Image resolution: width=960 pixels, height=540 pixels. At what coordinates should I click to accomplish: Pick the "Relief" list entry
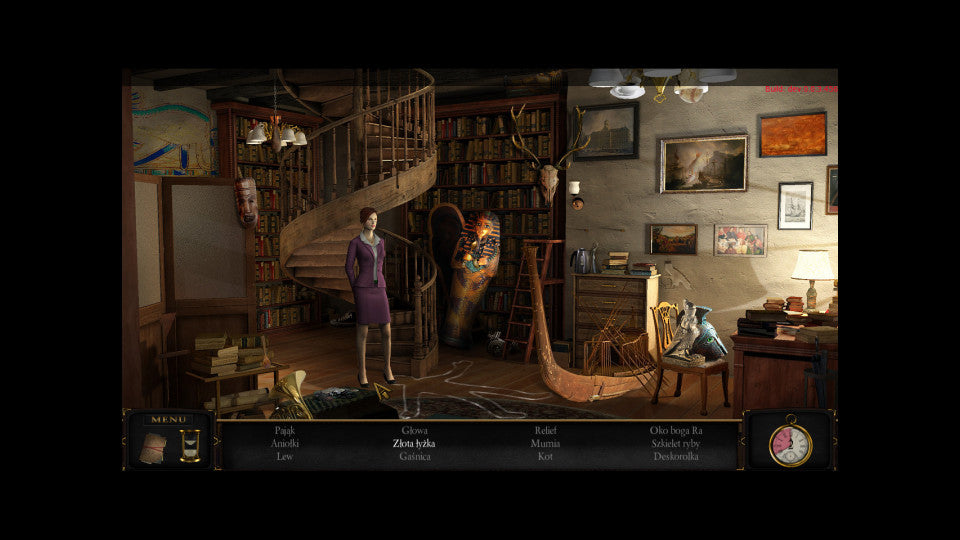[545, 430]
